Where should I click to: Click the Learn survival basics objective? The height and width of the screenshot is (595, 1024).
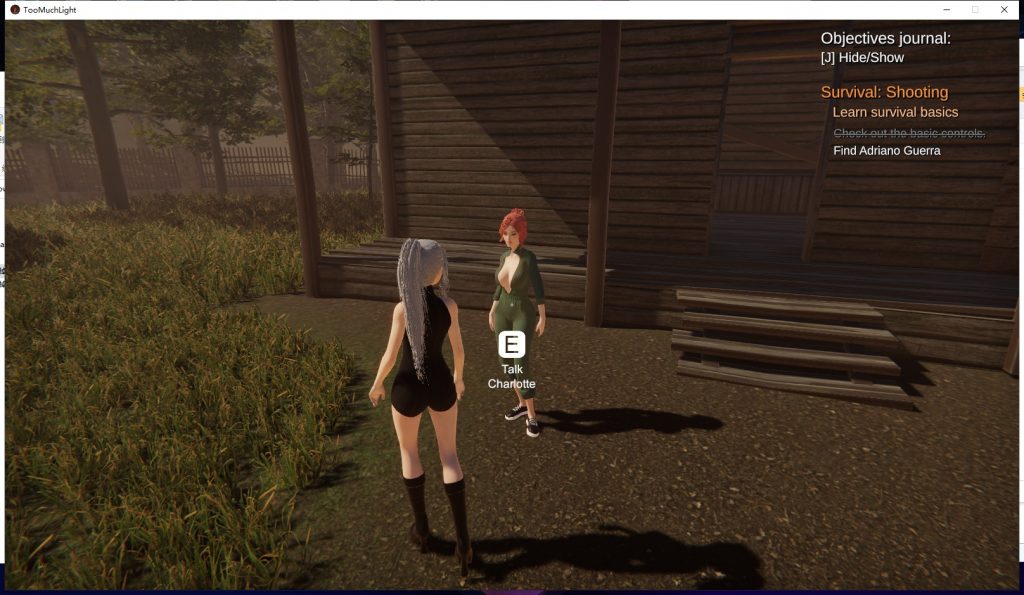click(x=895, y=112)
